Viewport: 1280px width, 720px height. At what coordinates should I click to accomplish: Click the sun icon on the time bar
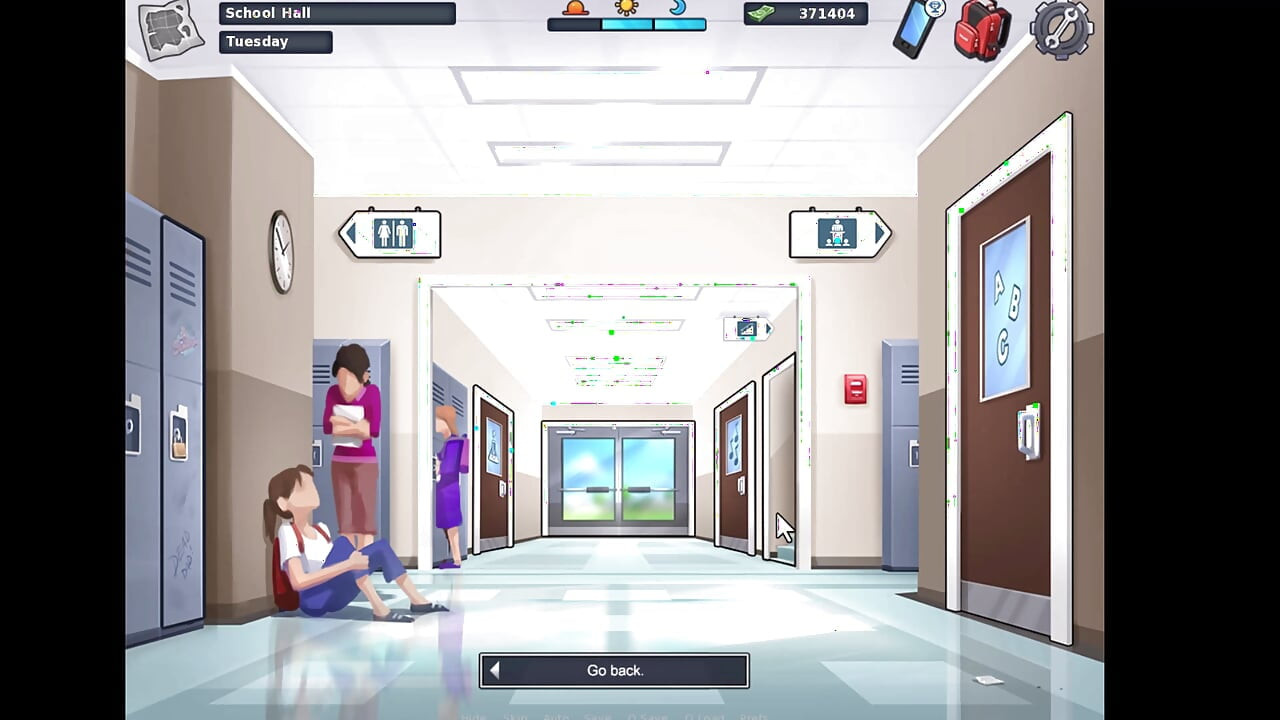(x=626, y=8)
